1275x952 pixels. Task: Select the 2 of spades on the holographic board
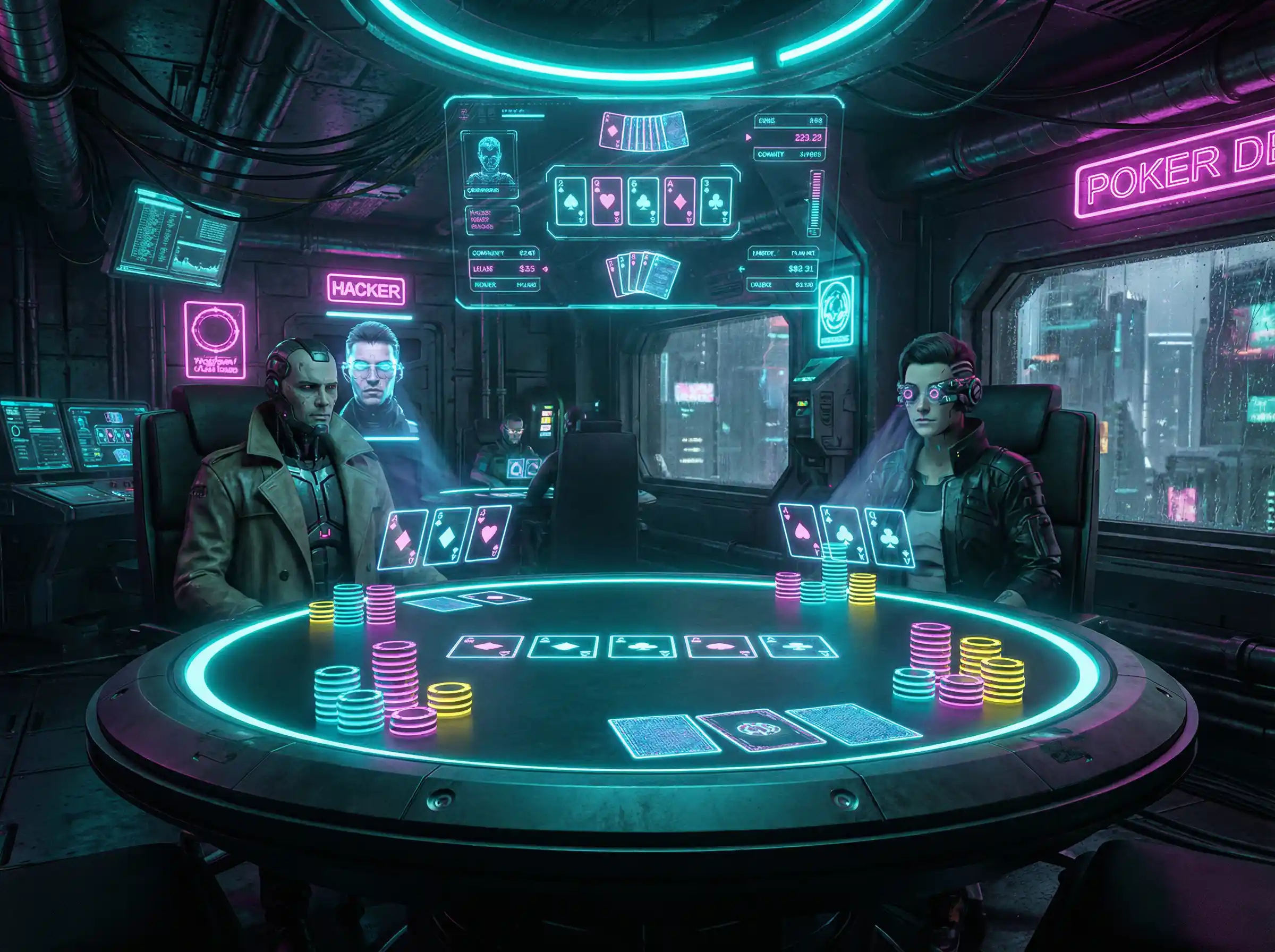tap(571, 201)
